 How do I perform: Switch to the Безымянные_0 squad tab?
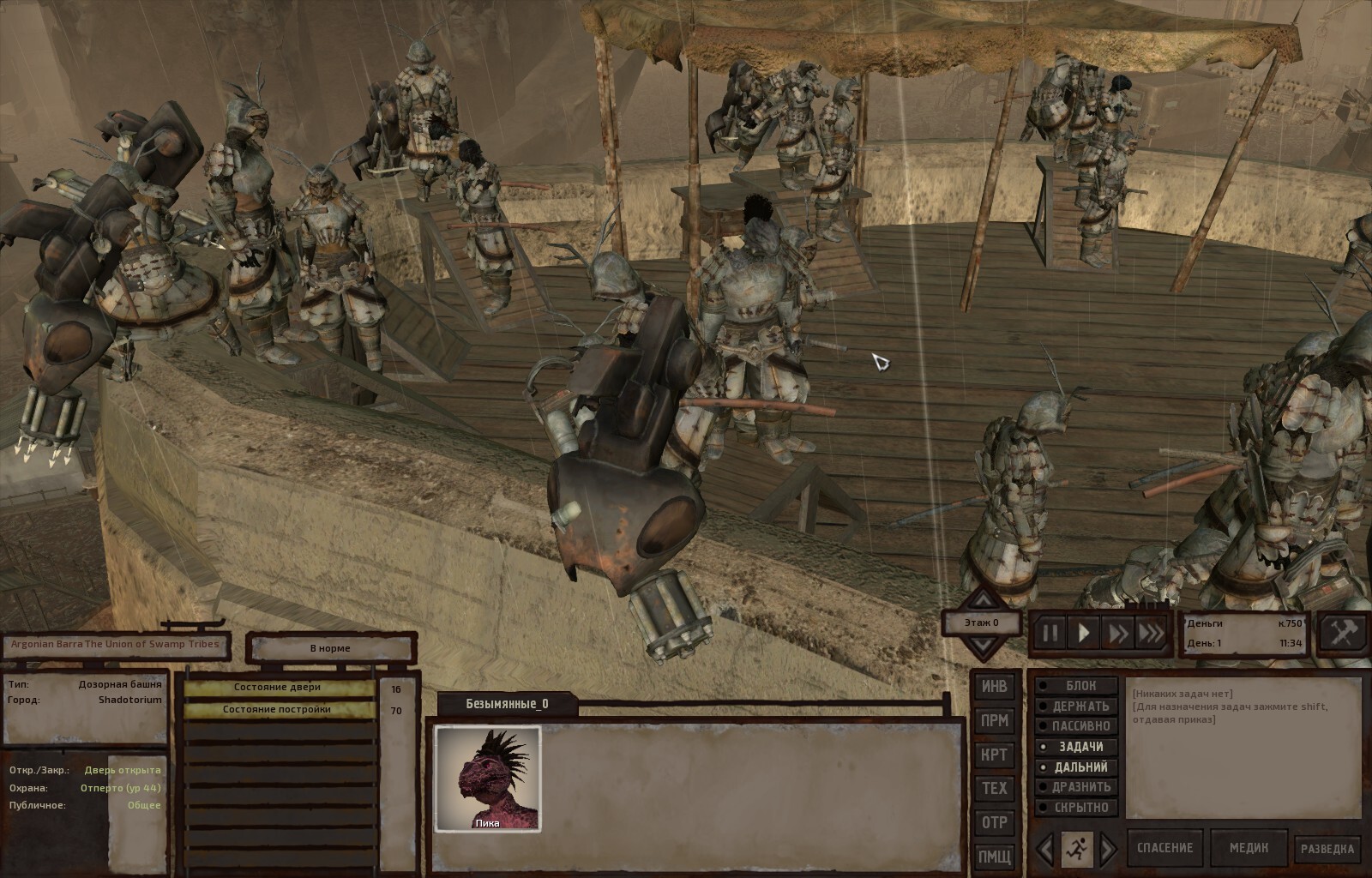coord(507,704)
